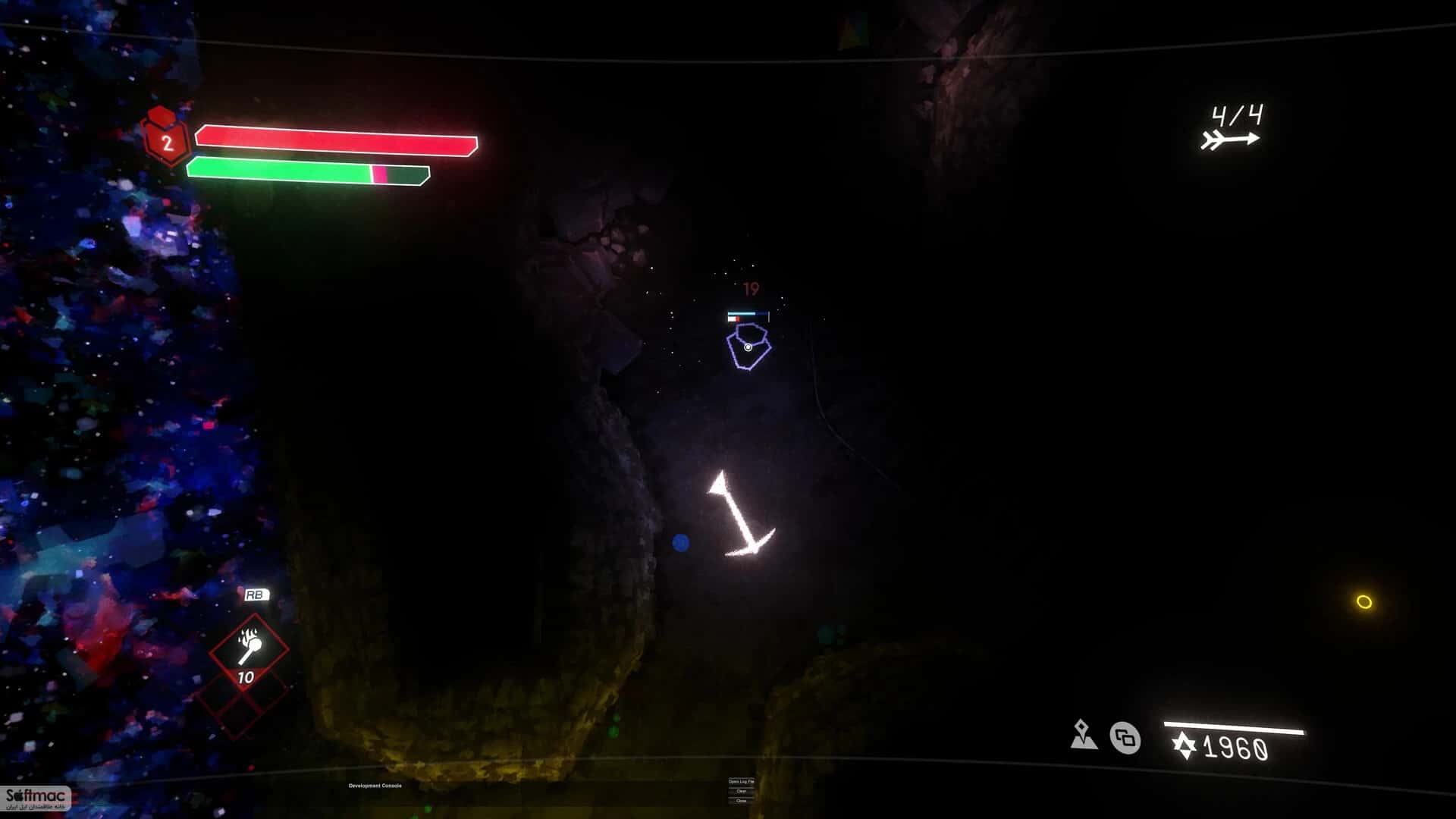Screen dimensions: 1456x819
Task: Select the flaming torch item slot
Action: (x=249, y=649)
